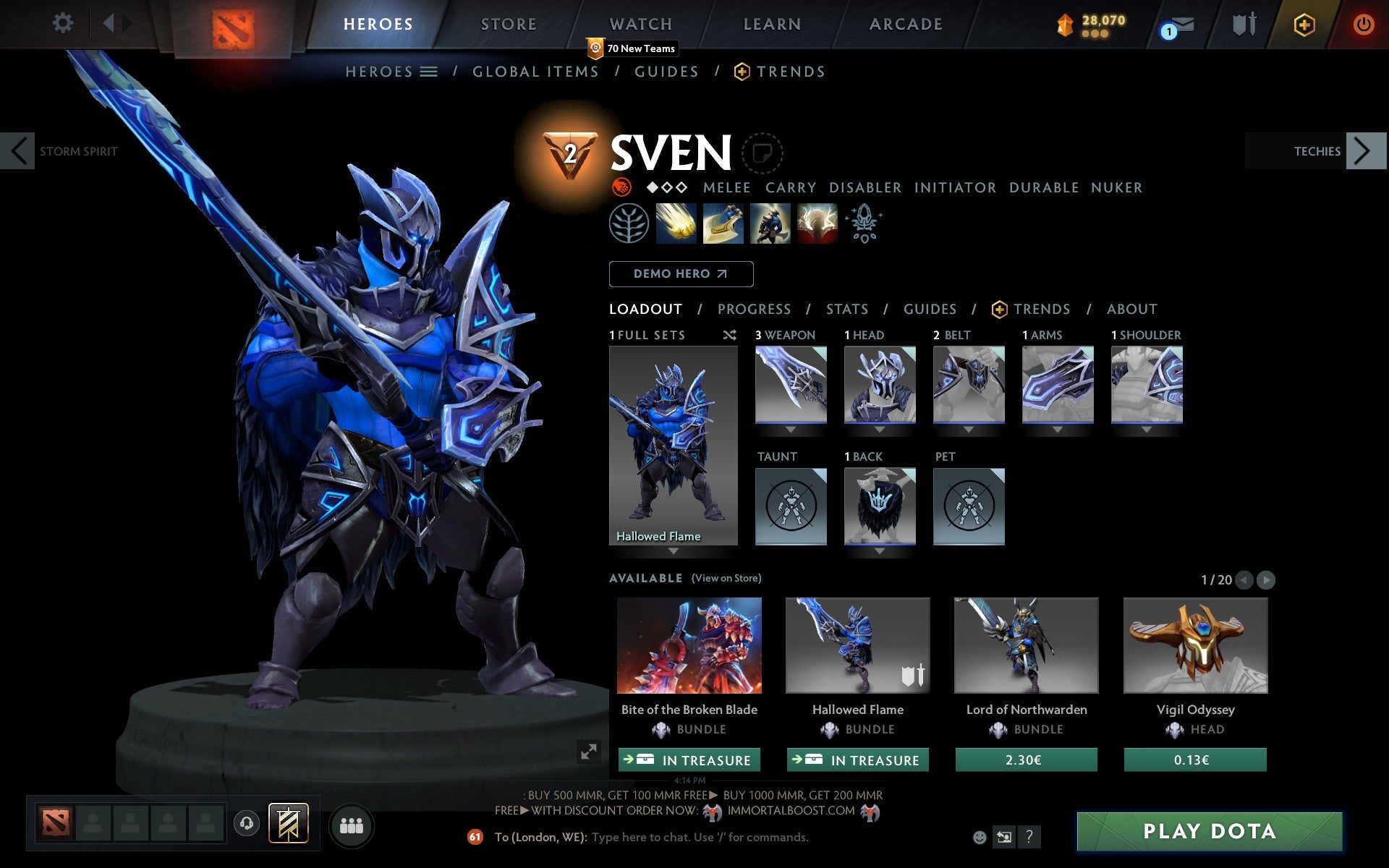Open the settings gear
The height and width of the screenshot is (868, 1389).
[63, 23]
